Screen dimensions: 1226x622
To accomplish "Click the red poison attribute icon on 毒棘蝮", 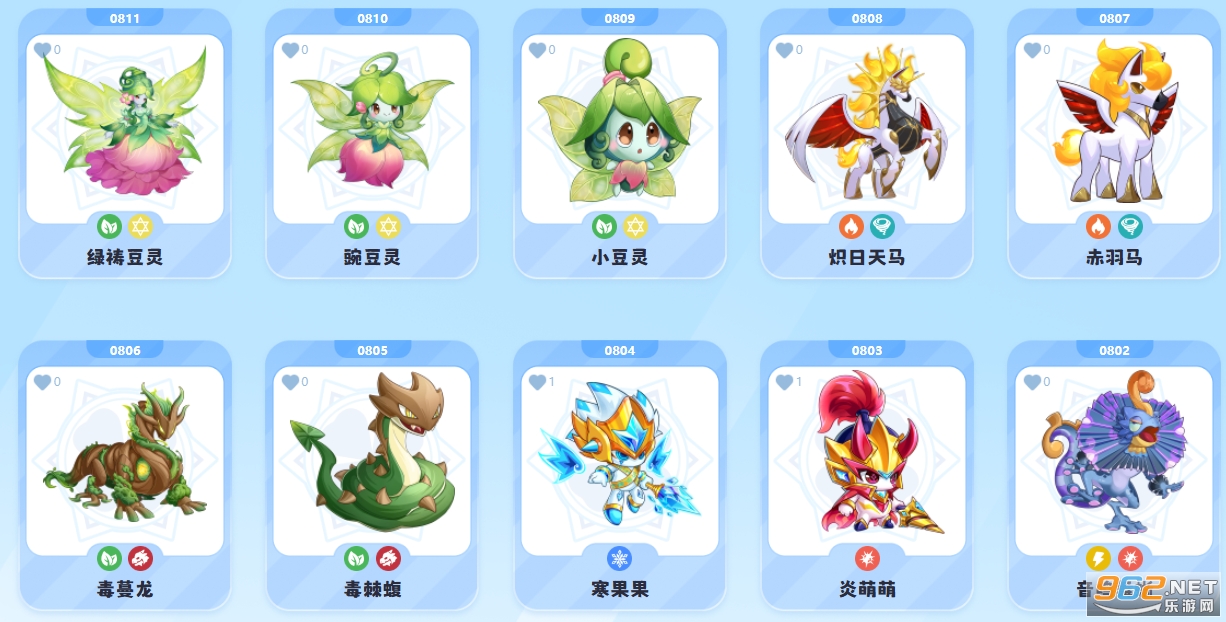I will (x=388, y=558).
